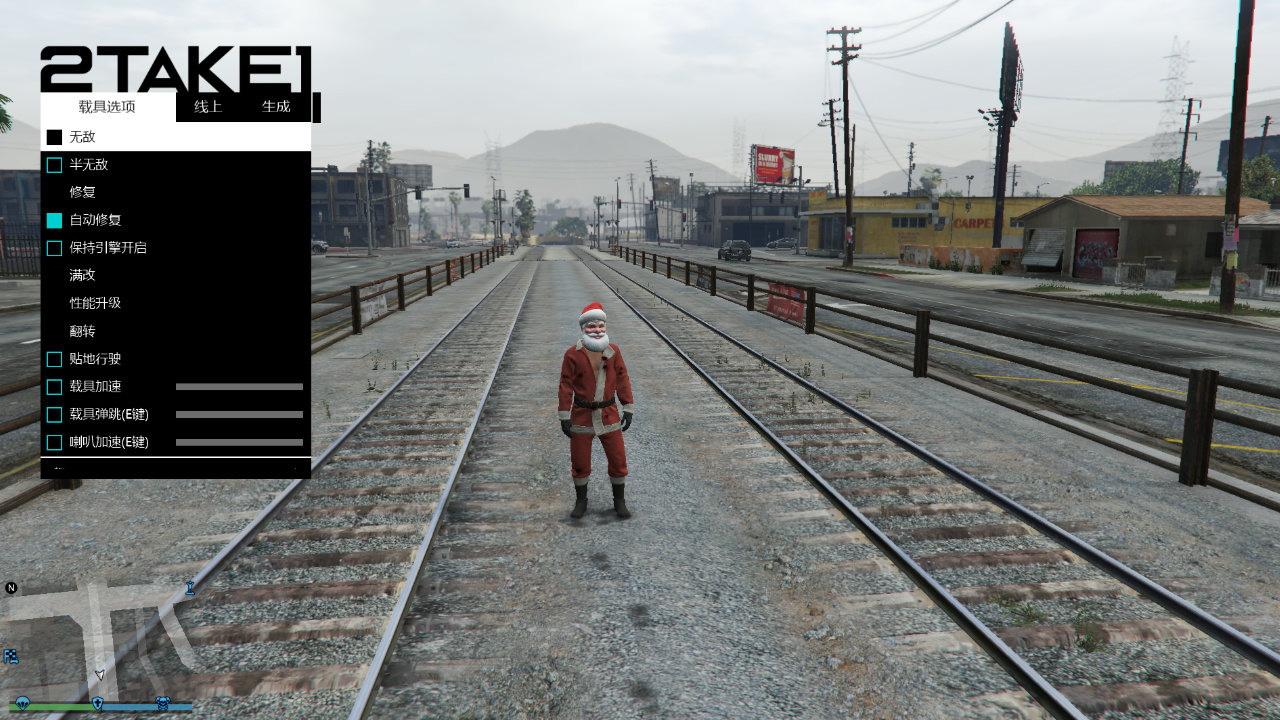The height and width of the screenshot is (720, 1280).
Task: Click the shield icon on the health bar
Action: click(97, 704)
